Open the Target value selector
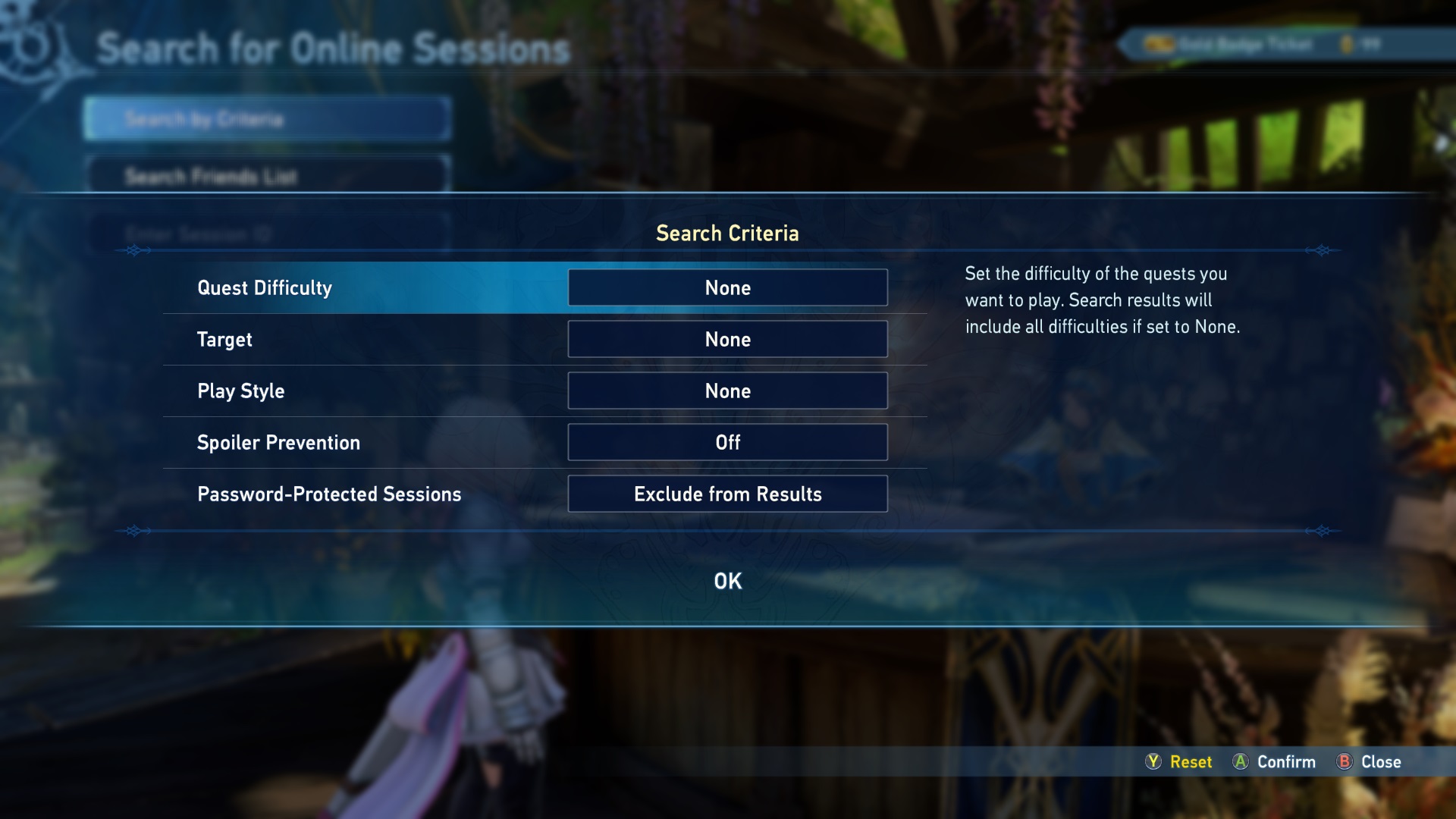 tap(727, 340)
